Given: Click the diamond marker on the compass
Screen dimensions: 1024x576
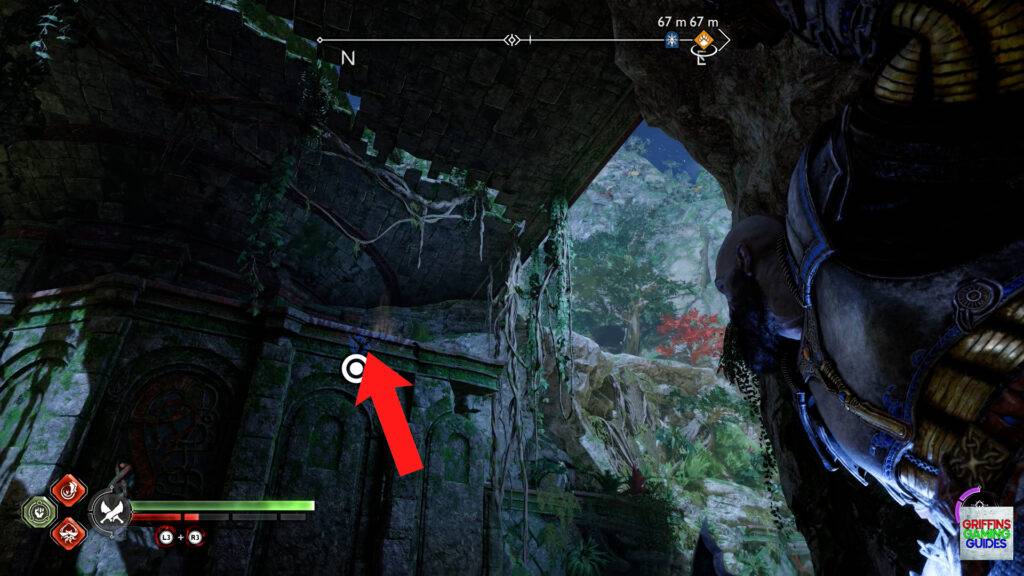Looking at the screenshot, I should (512, 40).
